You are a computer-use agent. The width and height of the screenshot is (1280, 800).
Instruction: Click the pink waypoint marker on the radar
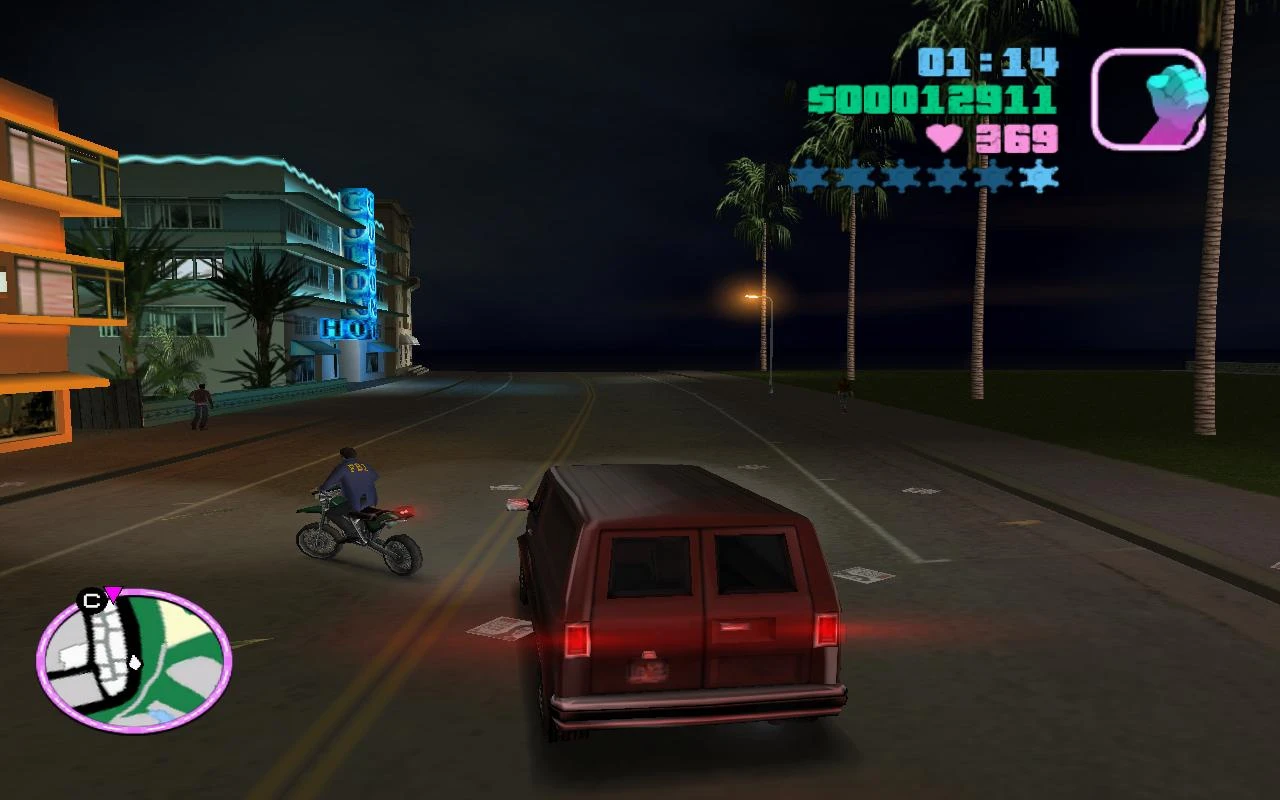112,594
